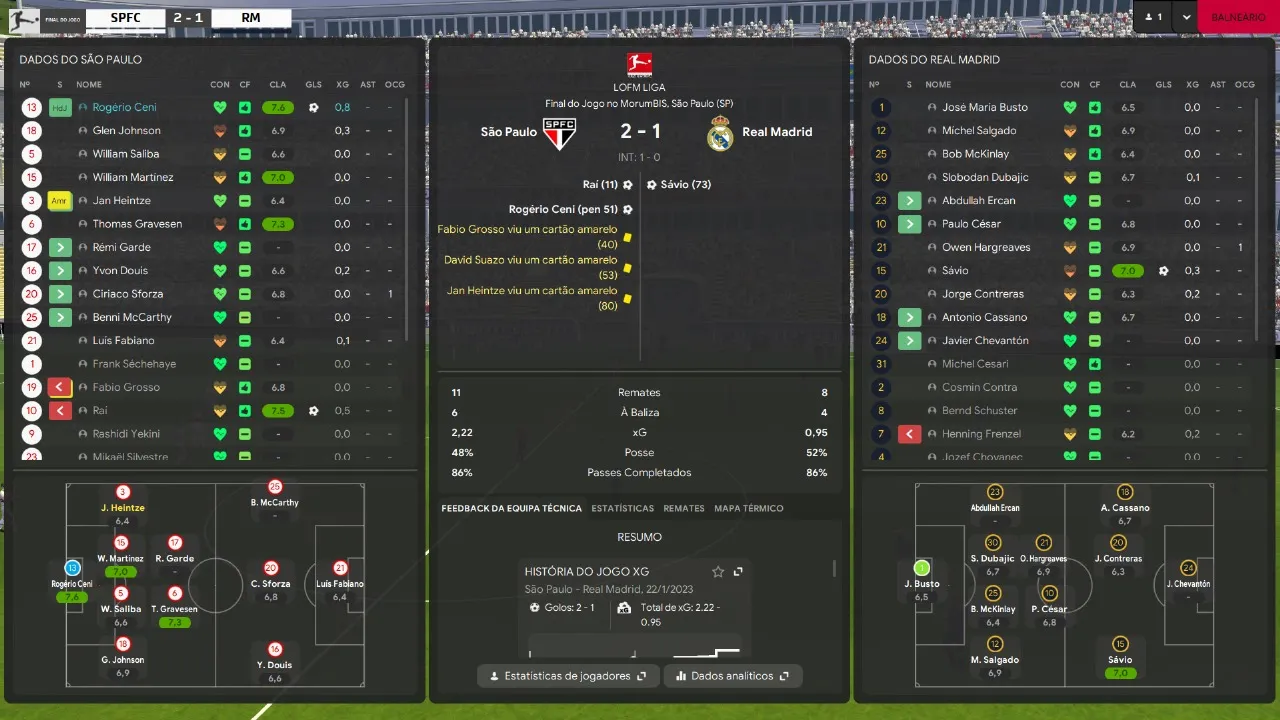Open Estatísticas de jogadores
Screen dimensions: 1280x720
(568, 676)
